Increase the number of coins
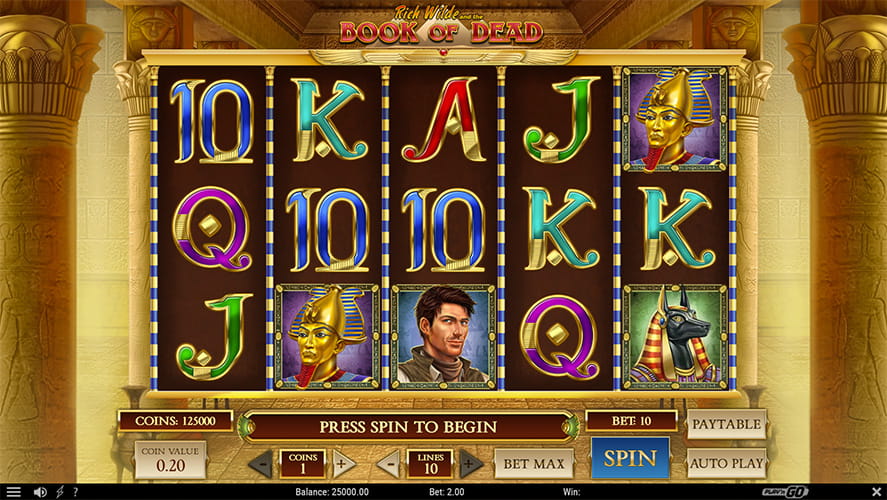The width and height of the screenshot is (887, 500). (343, 464)
